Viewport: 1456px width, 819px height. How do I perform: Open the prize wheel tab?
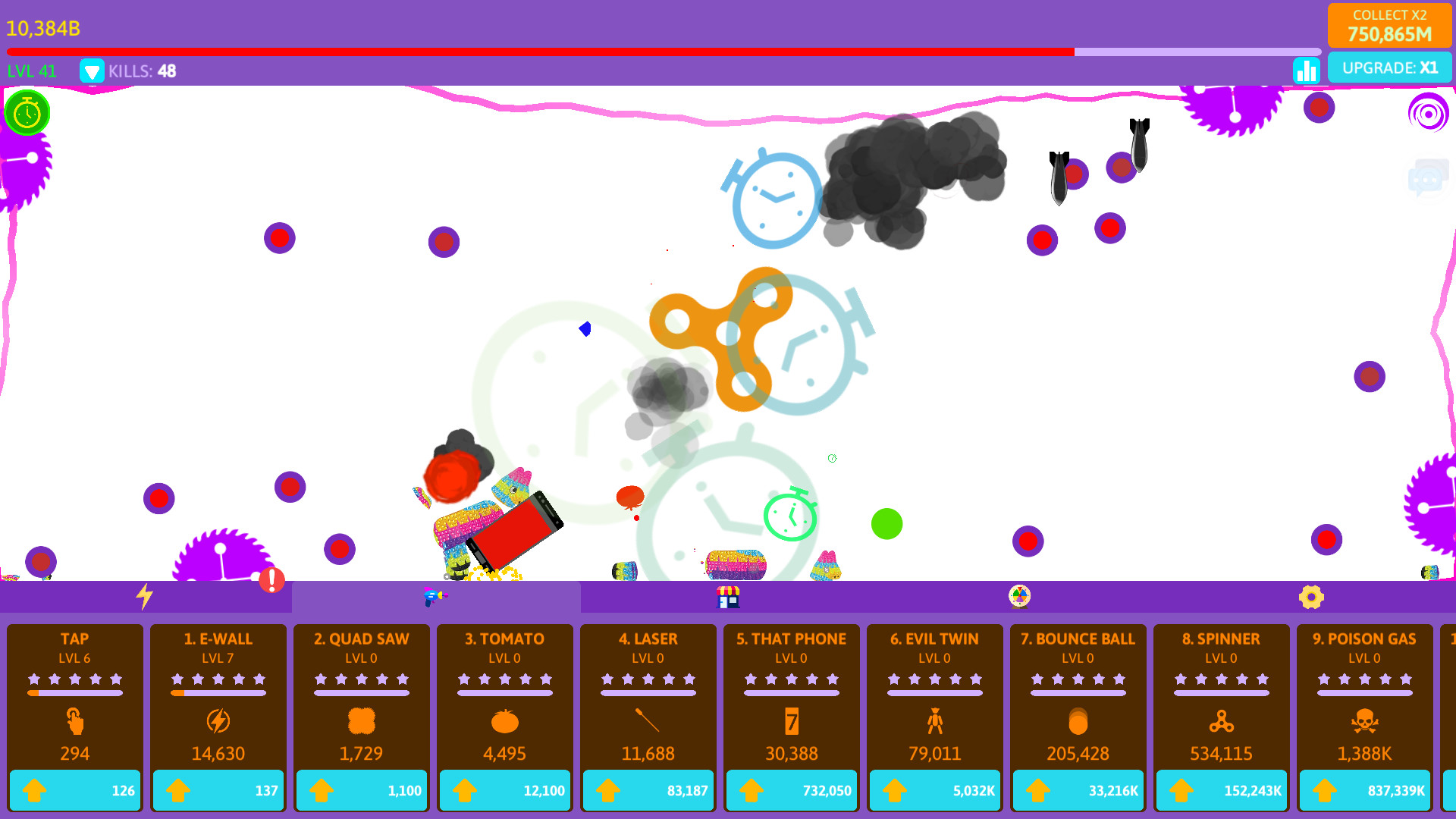click(x=1019, y=597)
